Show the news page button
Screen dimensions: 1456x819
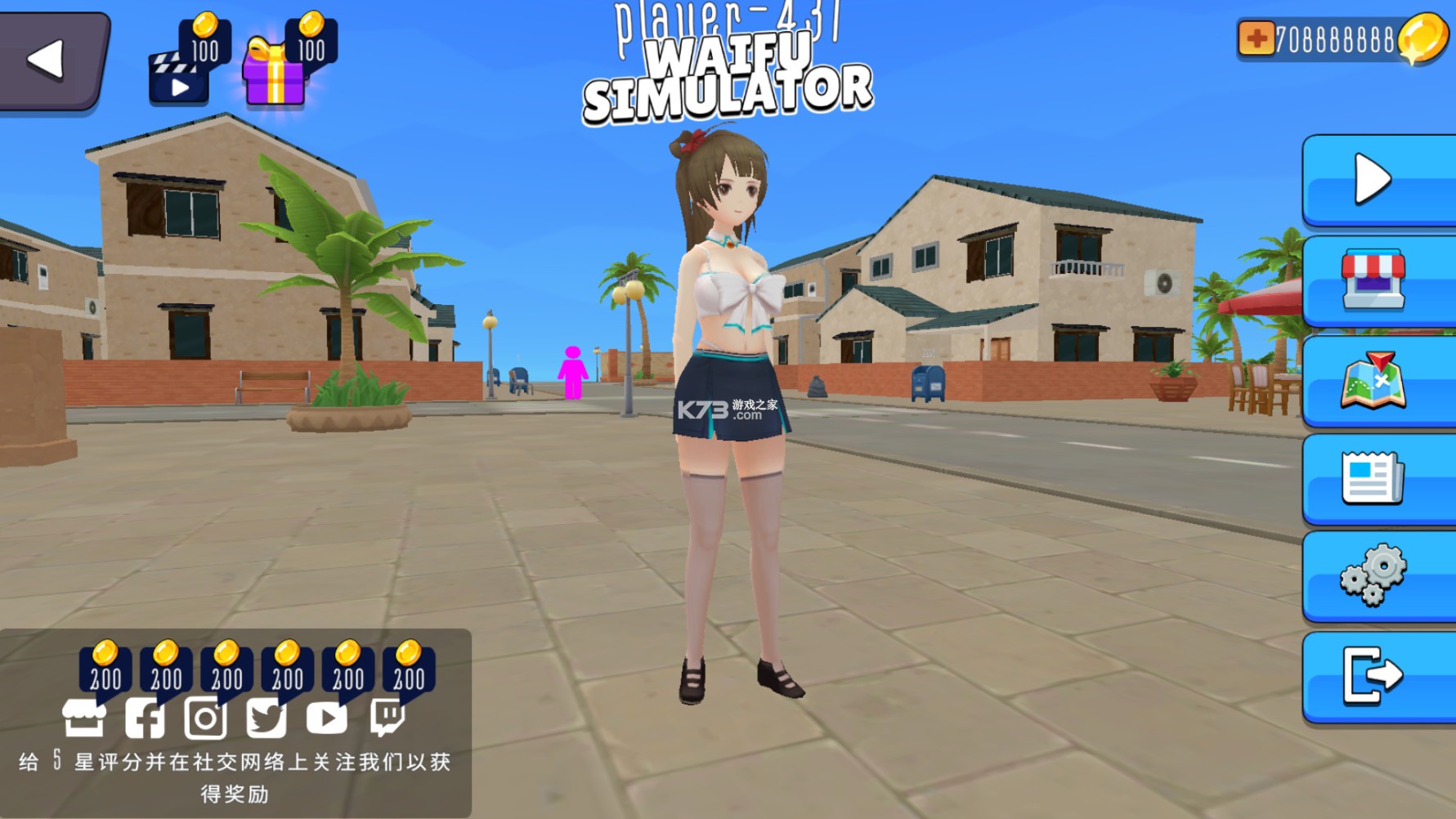tap(1377, 478)
